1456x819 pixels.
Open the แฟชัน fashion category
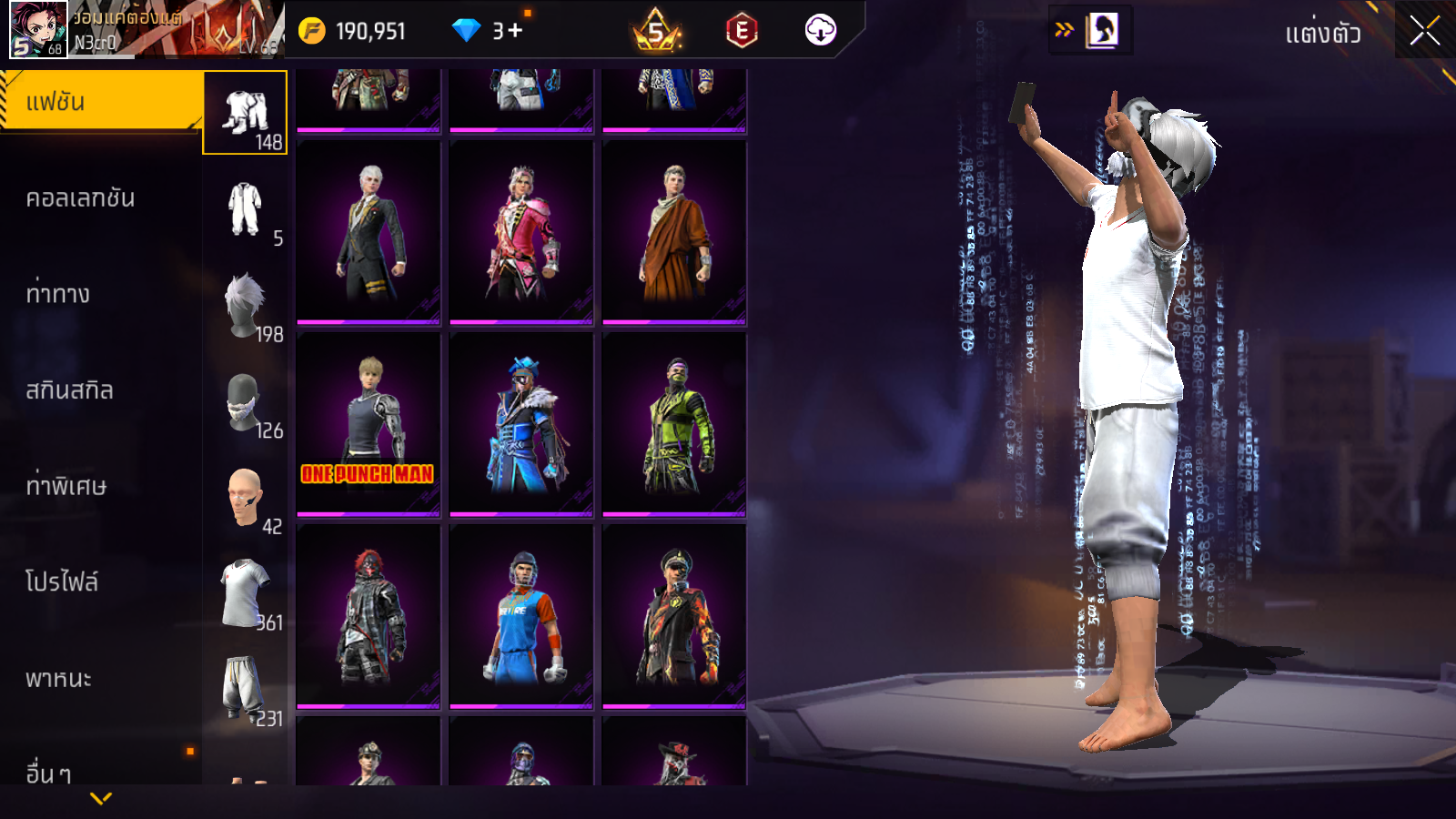point(100,102)
